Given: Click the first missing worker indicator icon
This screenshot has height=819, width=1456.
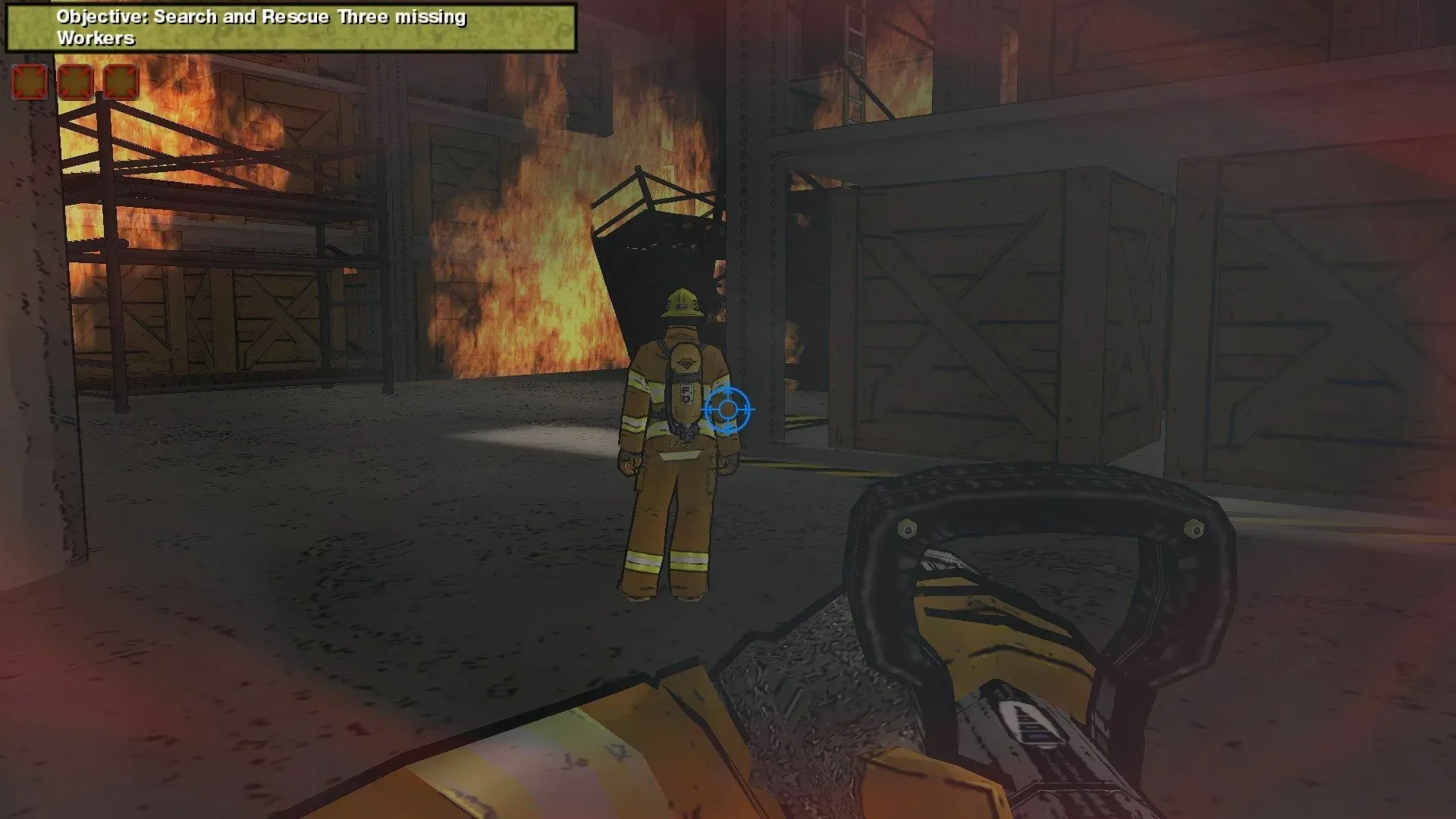Looking at the screenshot, I should pyautogui.click(x=29, y=81).
